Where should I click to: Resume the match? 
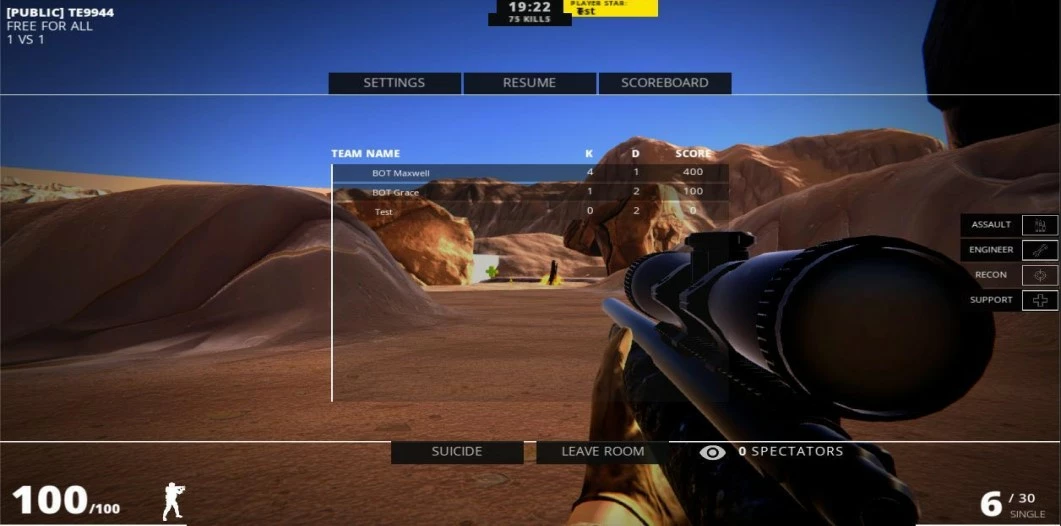529,83
